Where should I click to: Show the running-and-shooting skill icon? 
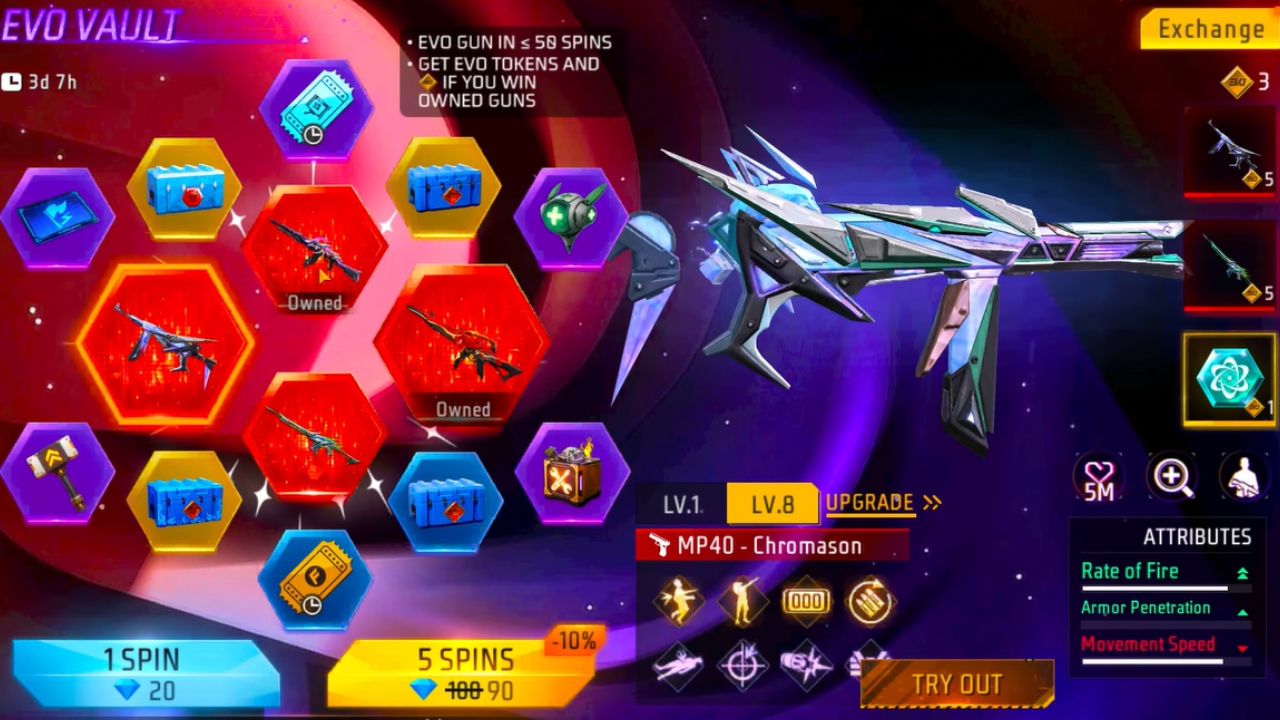677,601
